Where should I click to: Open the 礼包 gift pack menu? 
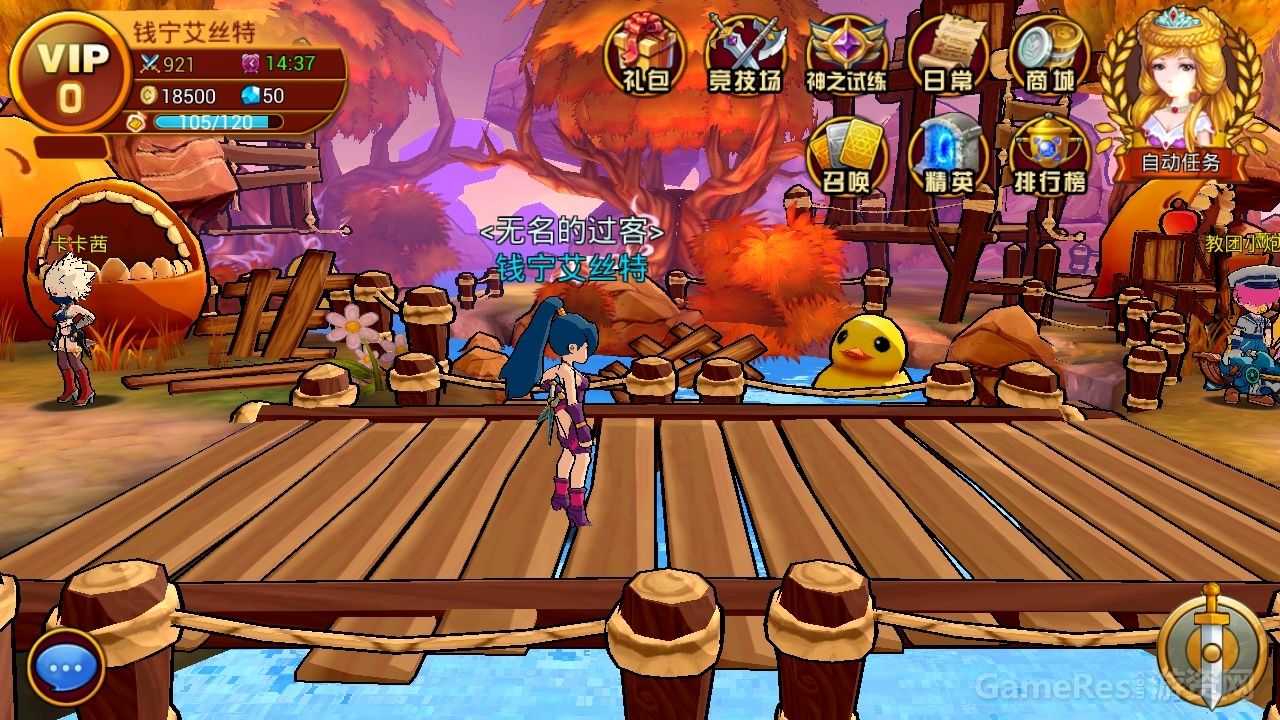[x=644, y=54]
